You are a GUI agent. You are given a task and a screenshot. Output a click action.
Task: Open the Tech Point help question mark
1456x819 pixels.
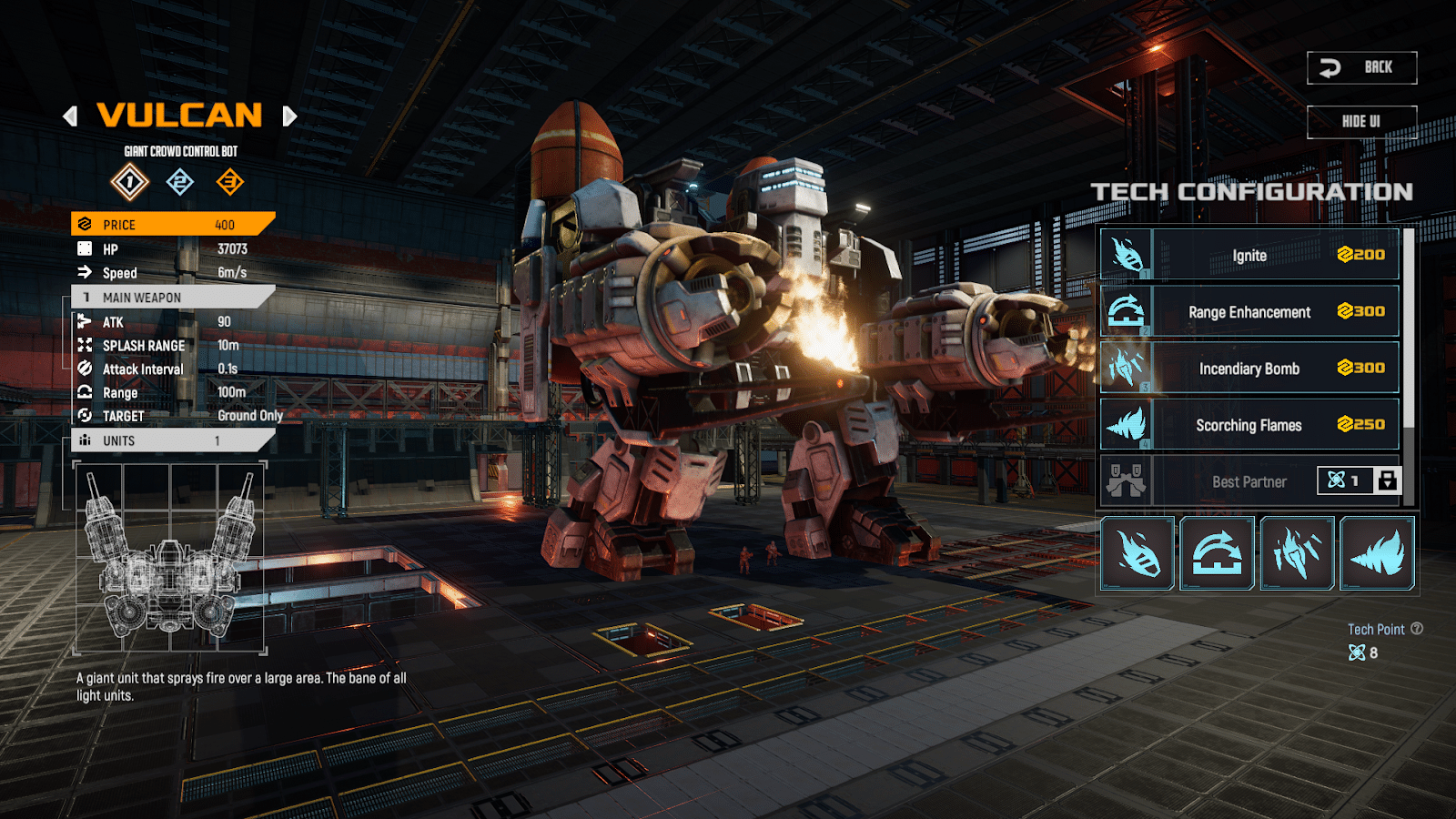1417,629
